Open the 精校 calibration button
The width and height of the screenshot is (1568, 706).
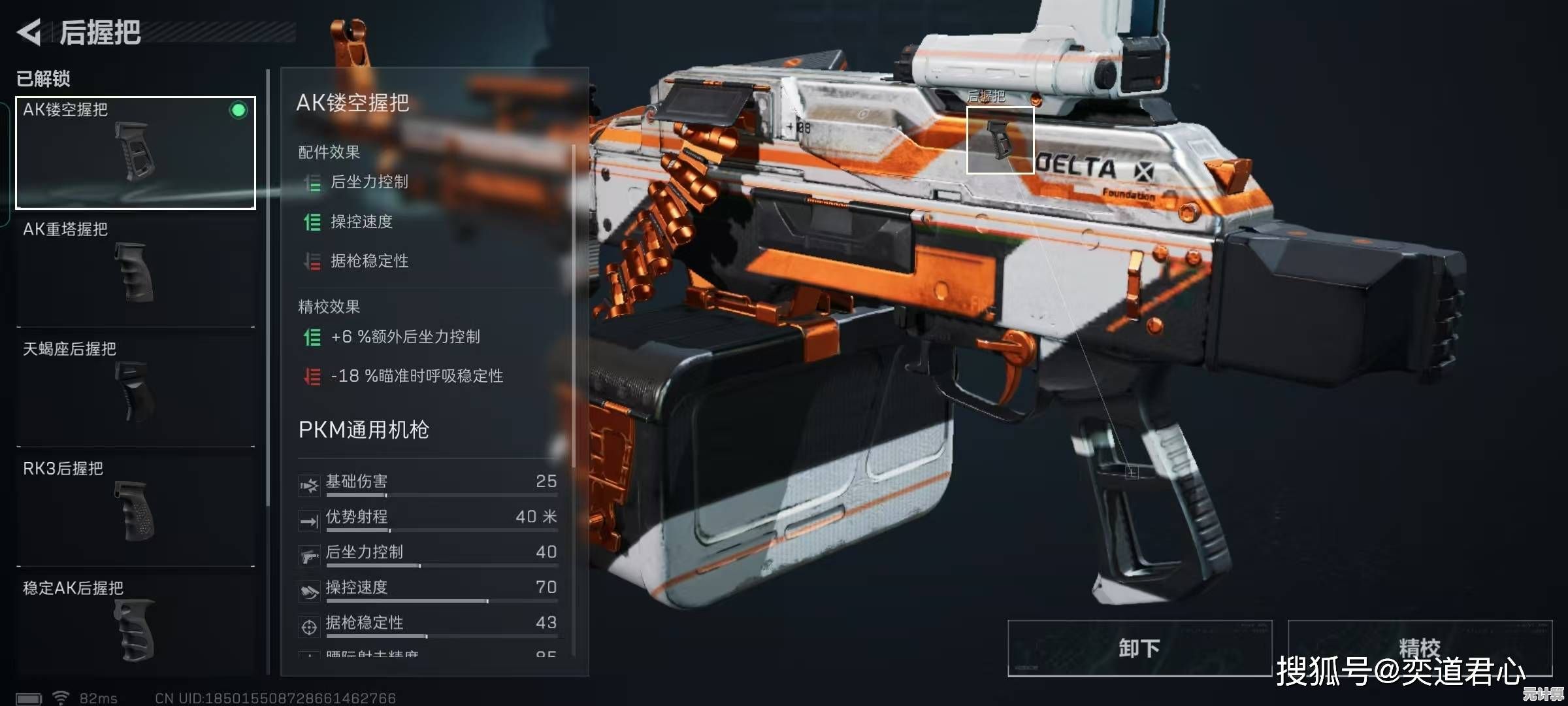[x=1419, y=648]
